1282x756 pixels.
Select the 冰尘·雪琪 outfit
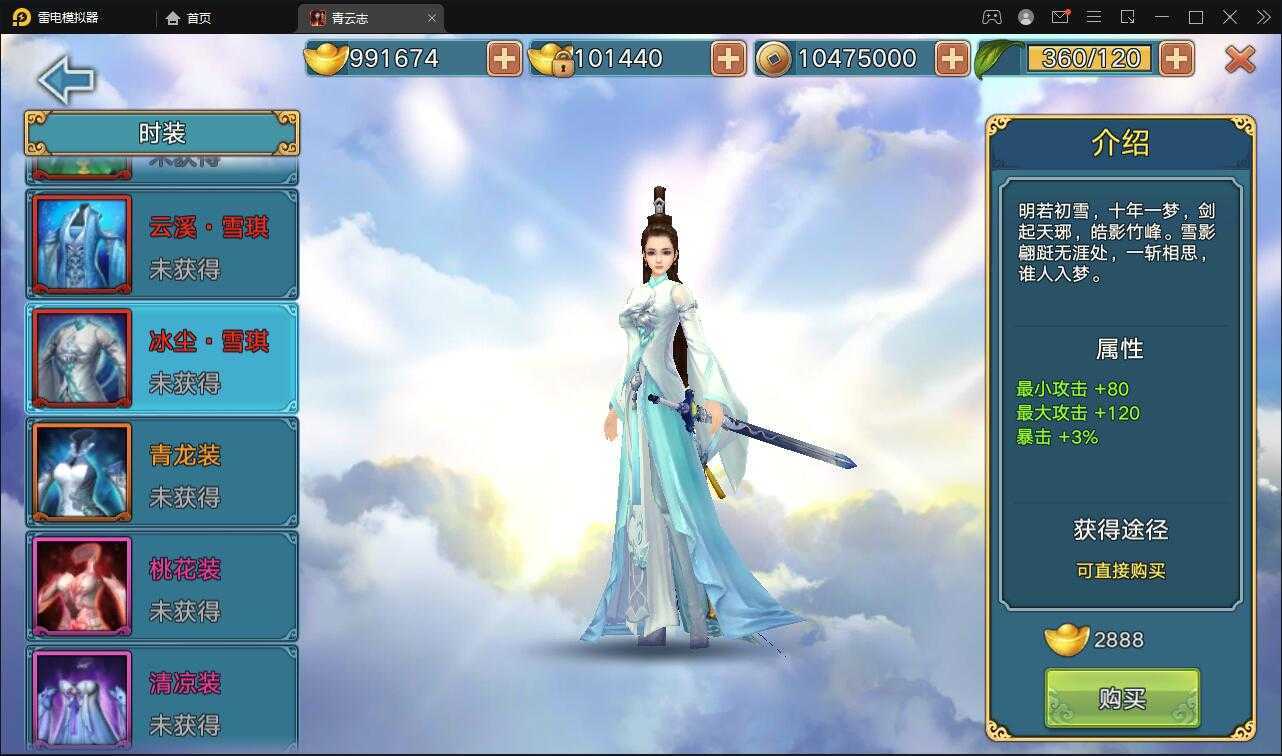click(x=162, y=359)
